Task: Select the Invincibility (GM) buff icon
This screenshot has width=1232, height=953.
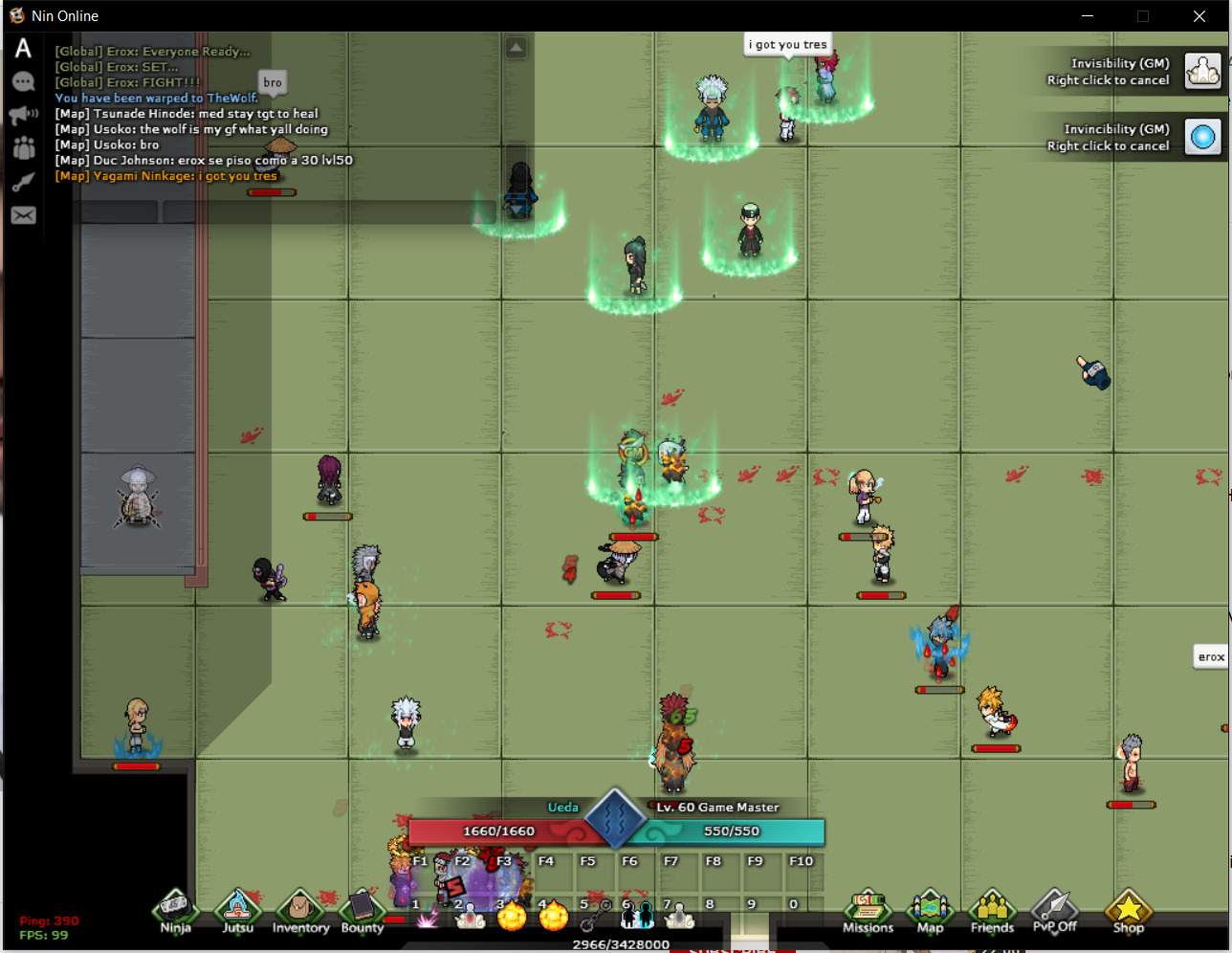Action: click(x=1203, y=137)
